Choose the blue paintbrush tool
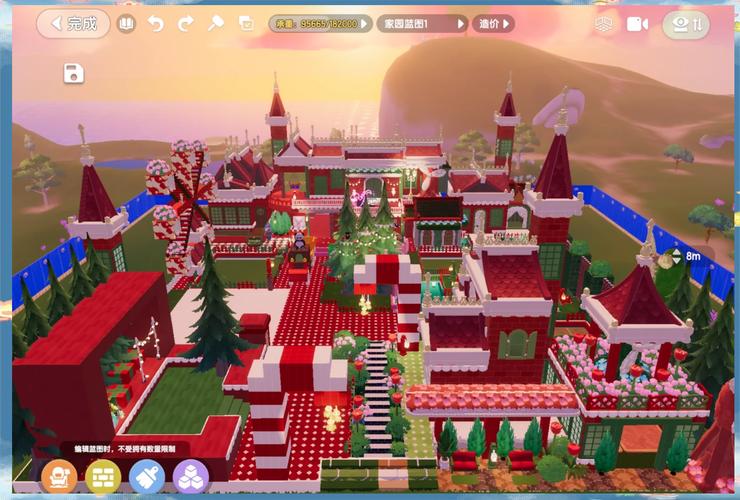This screenshot has width=740, height=500. click(146, 477)
